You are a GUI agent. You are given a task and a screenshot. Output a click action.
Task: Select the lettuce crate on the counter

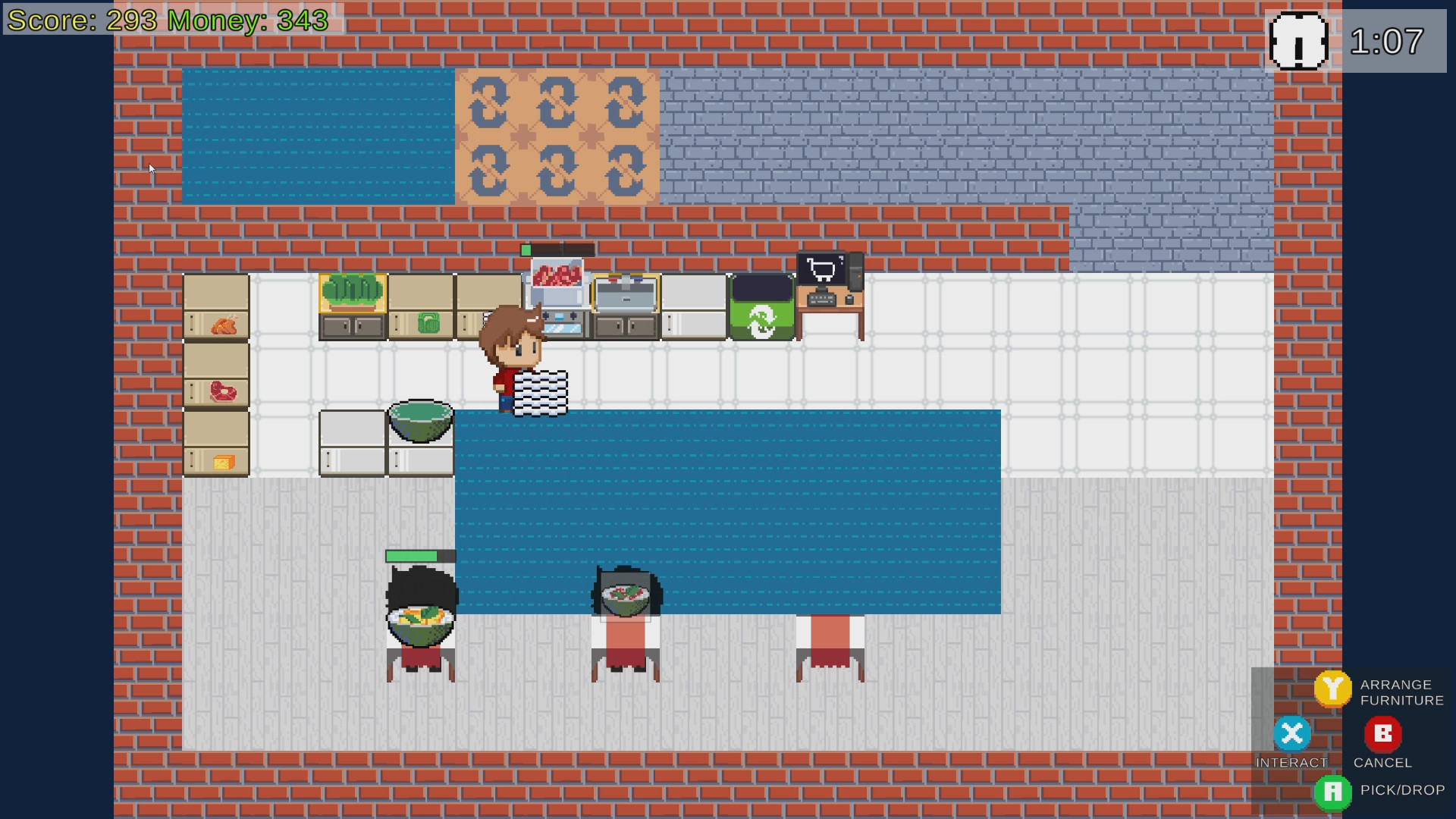point(352,292)
